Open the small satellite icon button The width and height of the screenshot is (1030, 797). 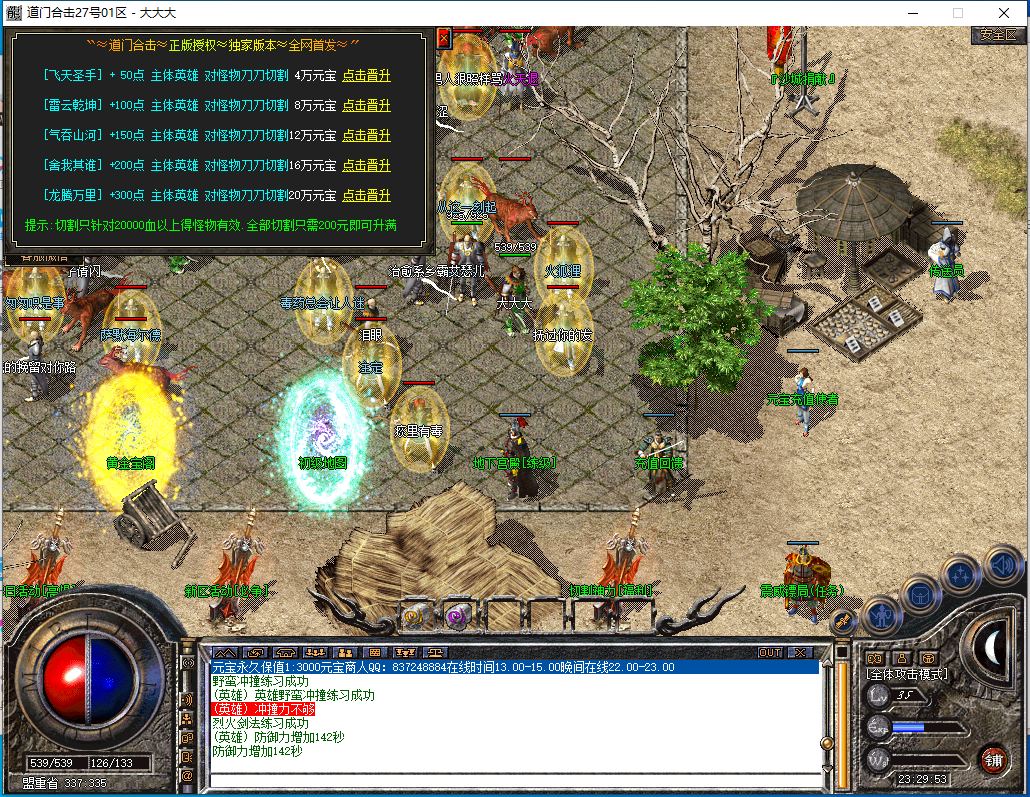pyautogui.click(x=843, y=621)
